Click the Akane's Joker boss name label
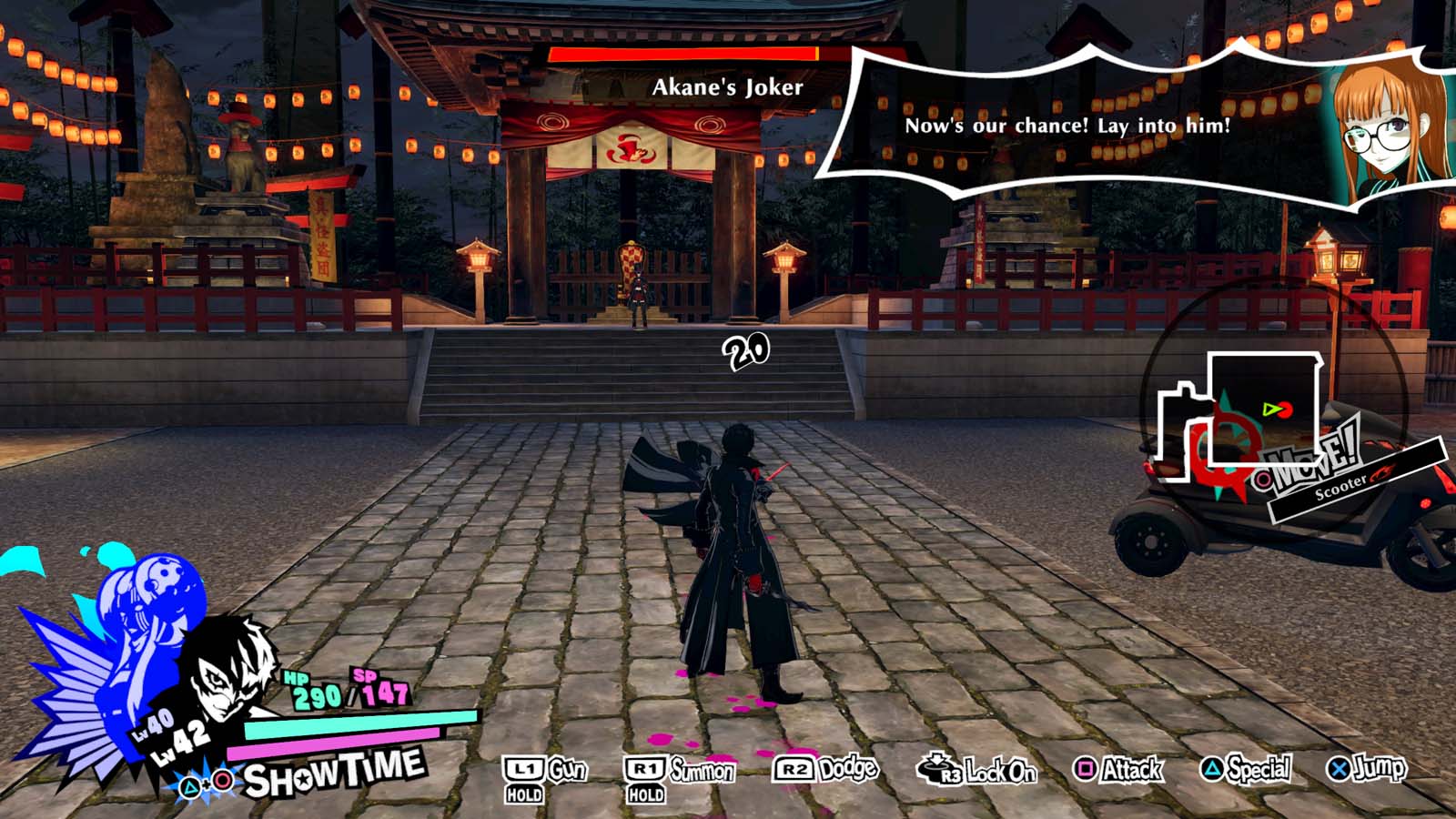Image resolution: width=1456 pixels, height=819 pixels. click(x=727, y=87)
